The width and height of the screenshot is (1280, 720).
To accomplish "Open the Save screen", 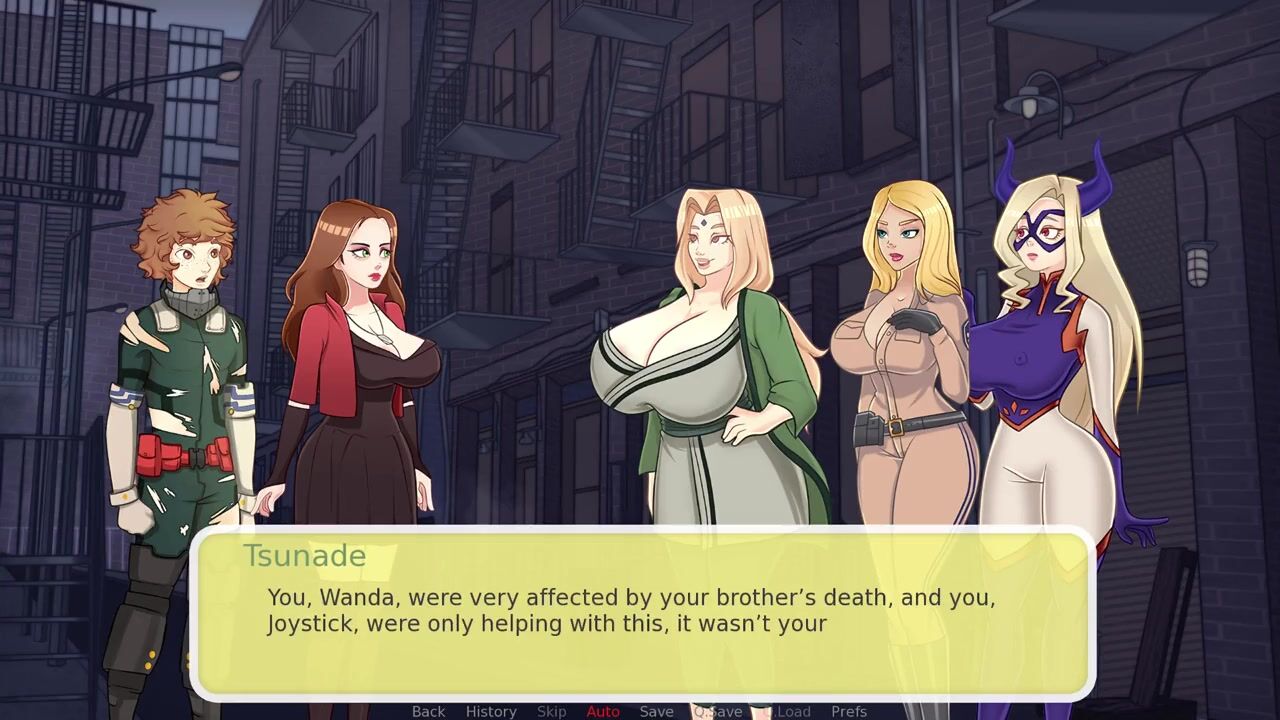I will point(656,711).
